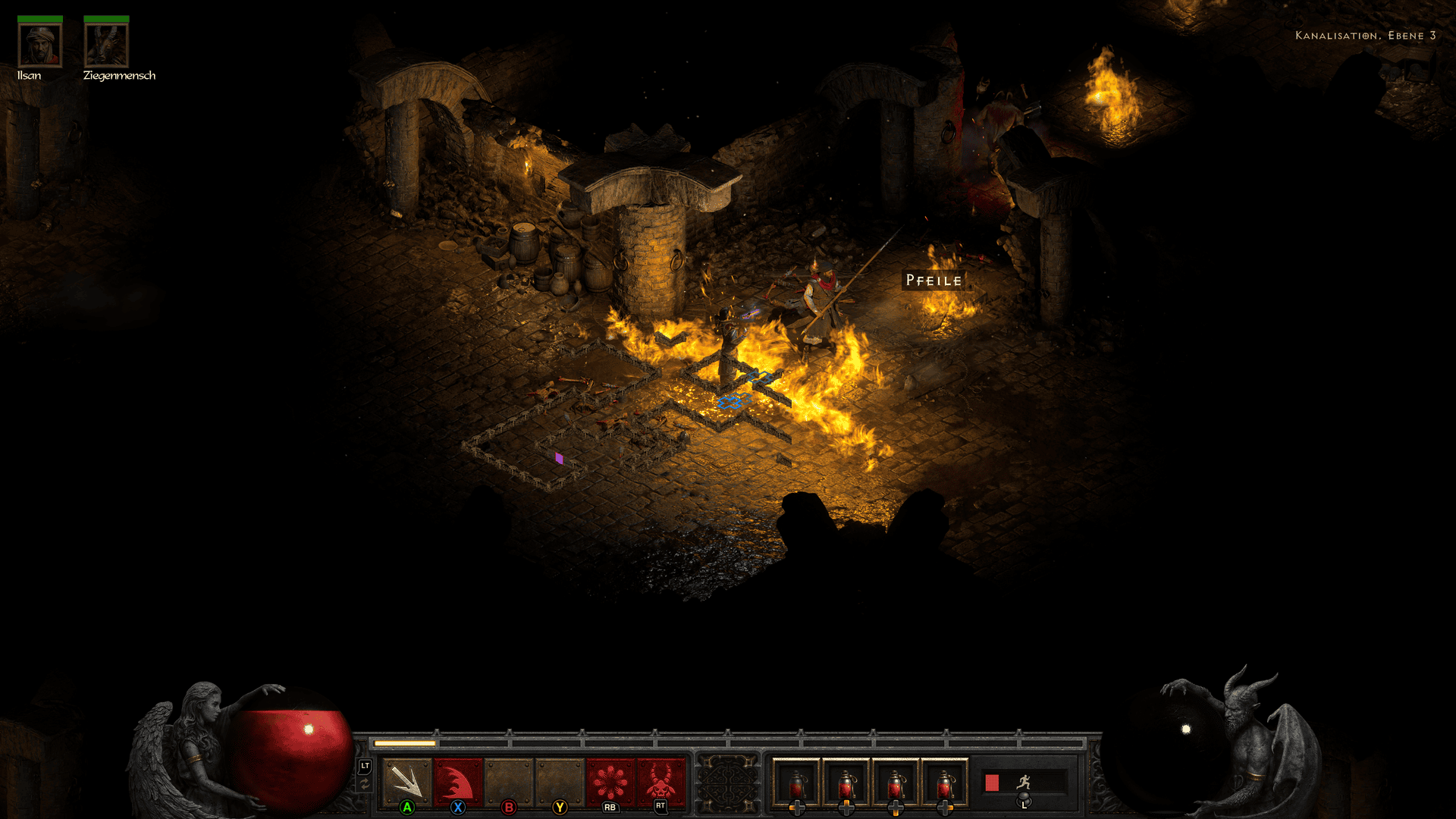Activate the arrow attack skill

406,781
